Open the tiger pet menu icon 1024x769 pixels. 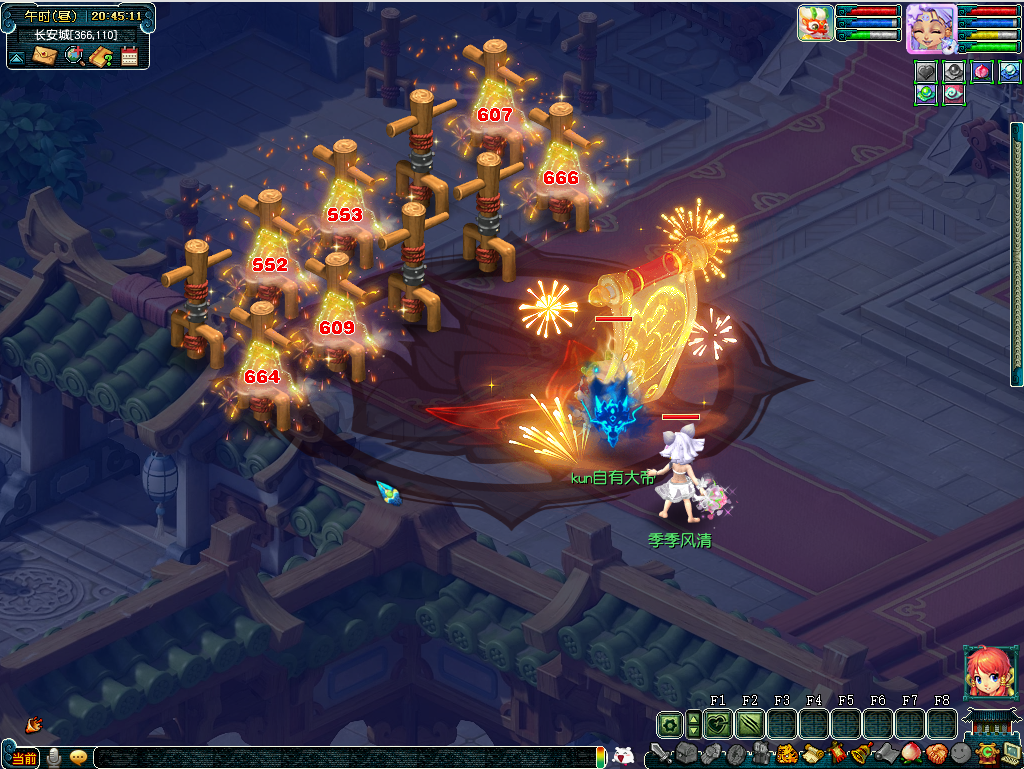[786, 753]
